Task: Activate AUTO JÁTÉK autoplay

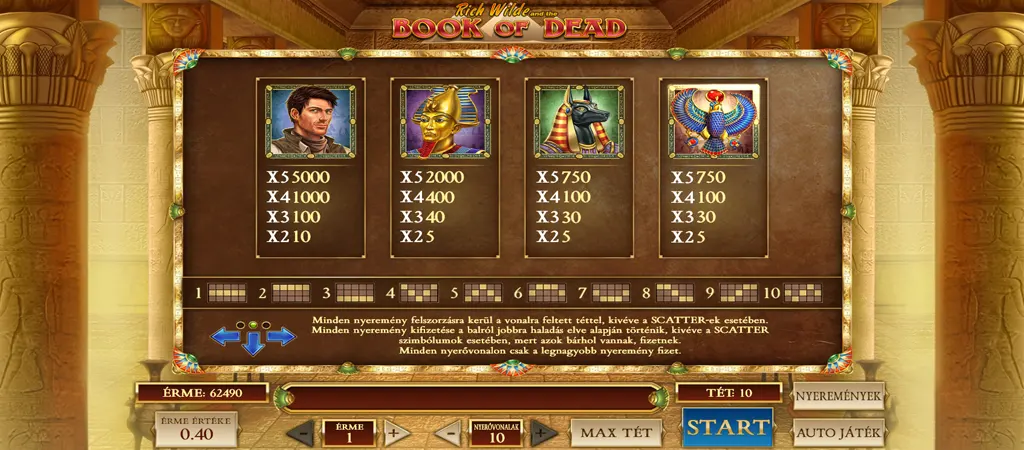Action: pyautogui.click(x=839, y=433)
